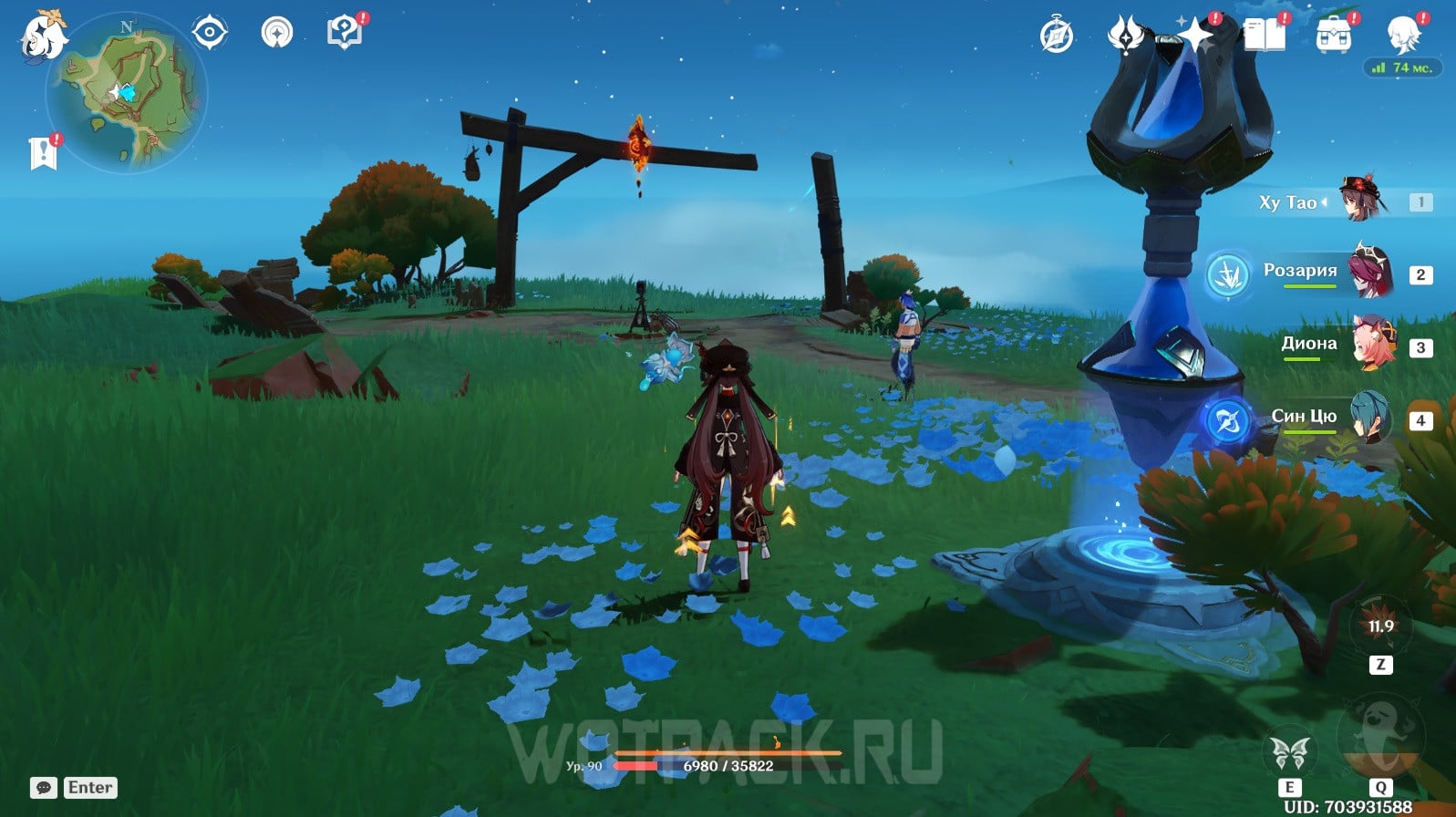Activate Hu Tao's butterfly elemental skill
This screenshot has width=1456, height=817.
(x=1290, y=753)
